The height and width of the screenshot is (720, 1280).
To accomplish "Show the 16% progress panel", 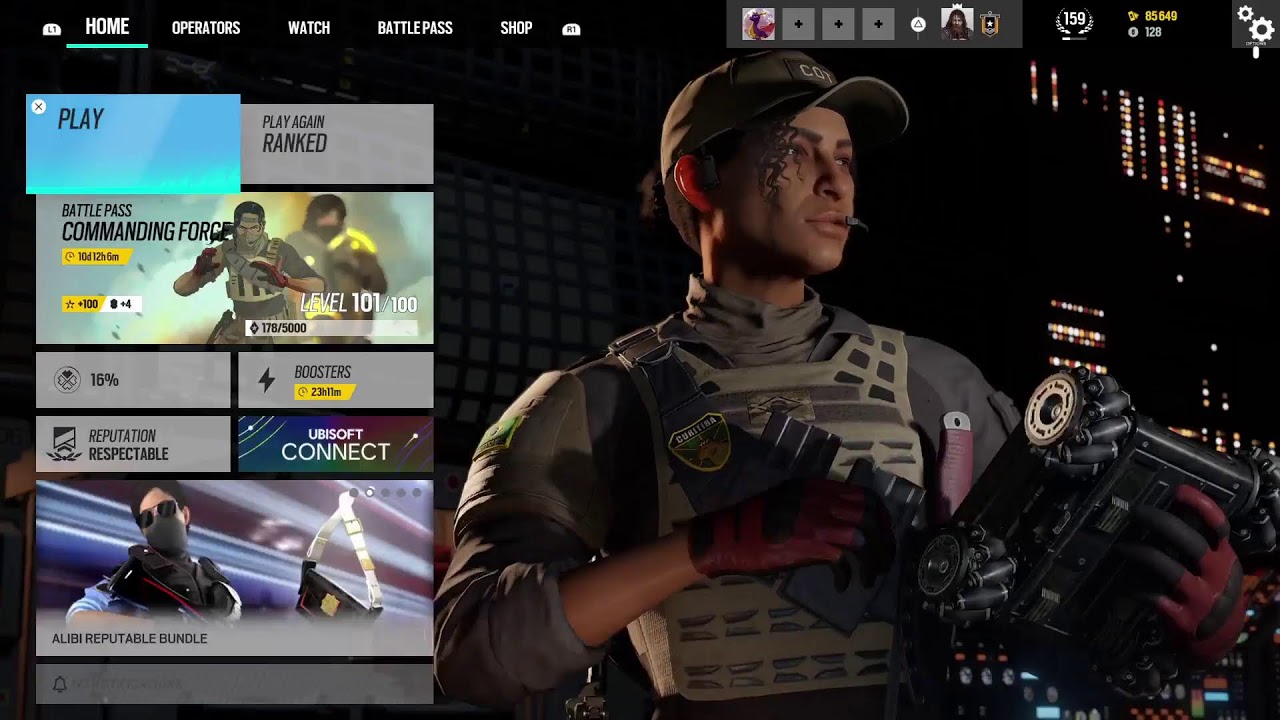I will click(x=133, y=381).
